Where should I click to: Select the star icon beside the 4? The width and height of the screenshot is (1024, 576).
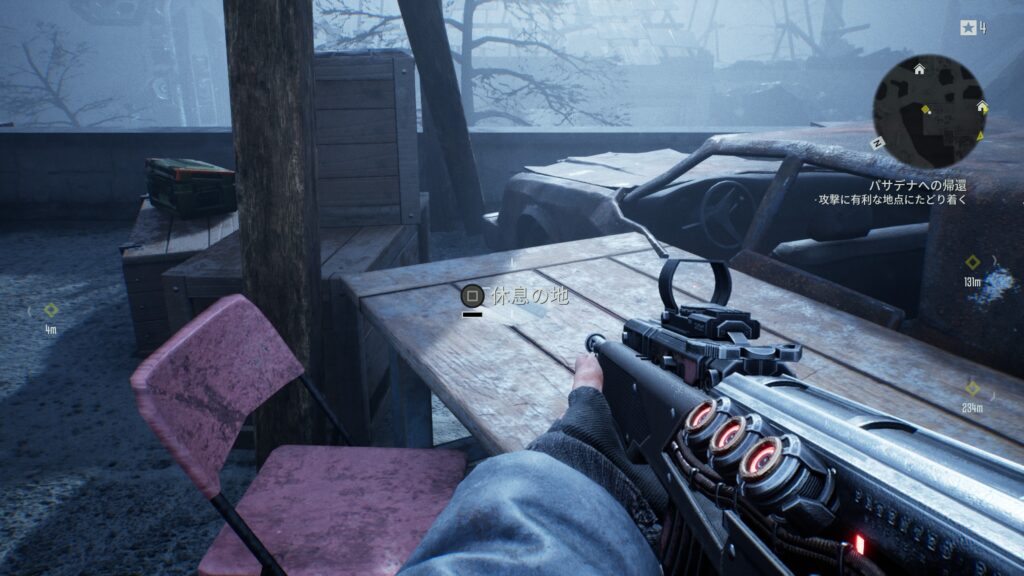(x=967, y=28)
